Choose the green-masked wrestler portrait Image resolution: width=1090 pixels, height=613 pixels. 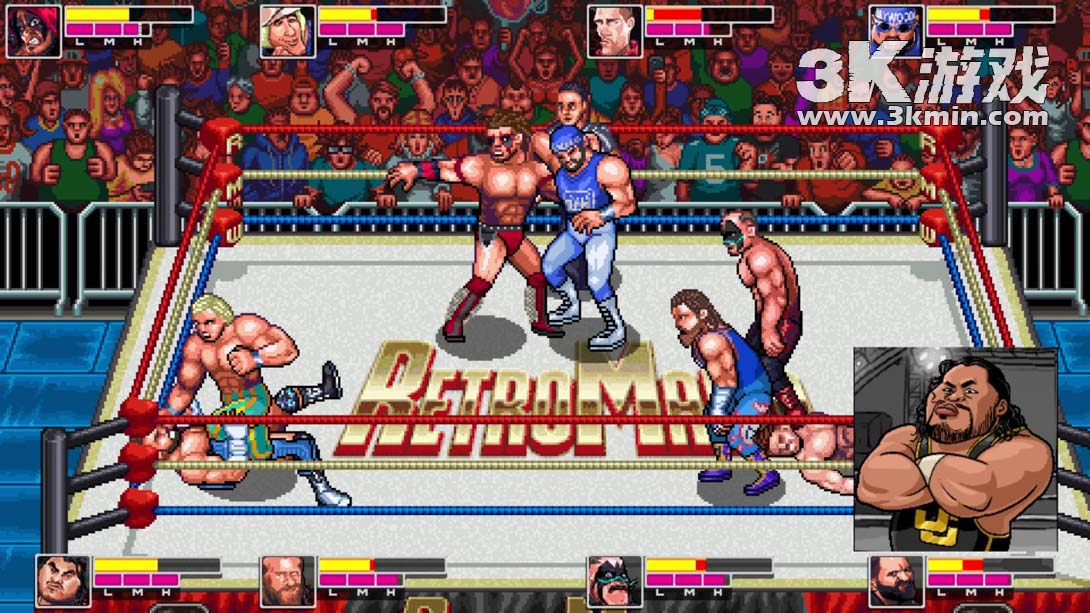point(614,580)
